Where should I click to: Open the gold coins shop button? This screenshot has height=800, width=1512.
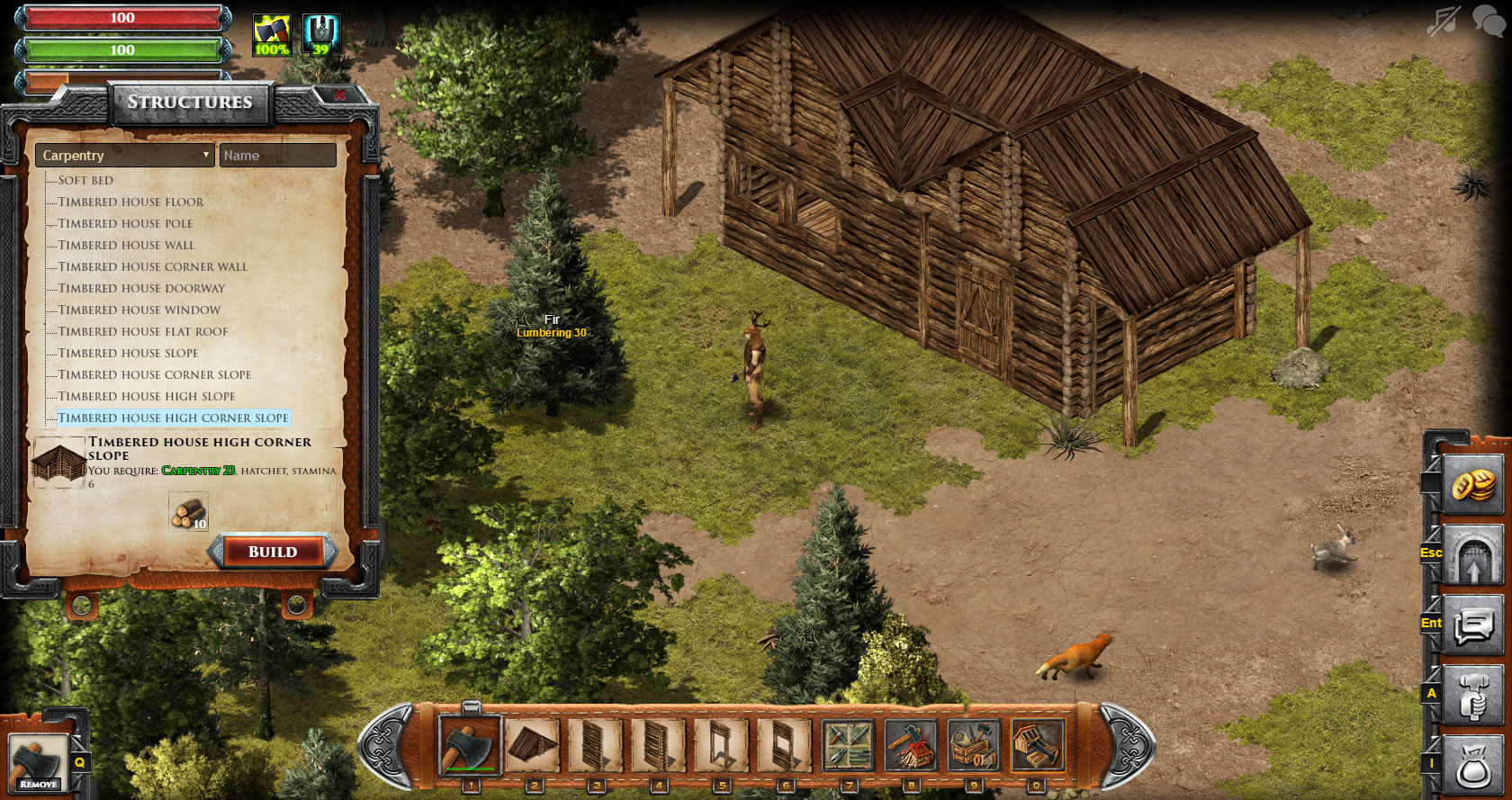pos(1473,485)
